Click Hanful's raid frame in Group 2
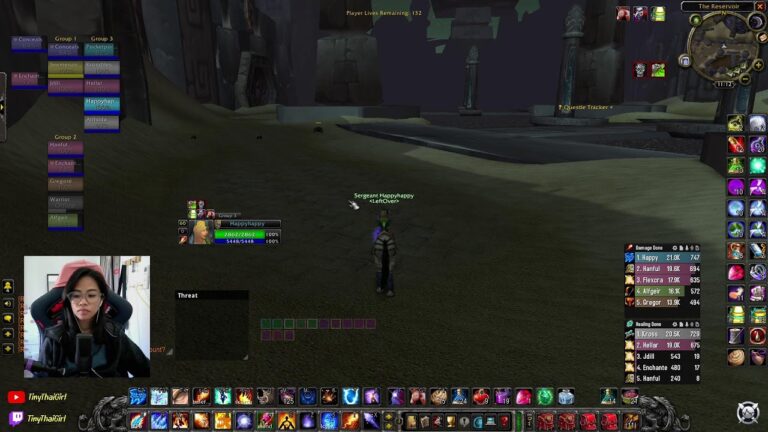The image size is (768, 432). click(66, 147)
